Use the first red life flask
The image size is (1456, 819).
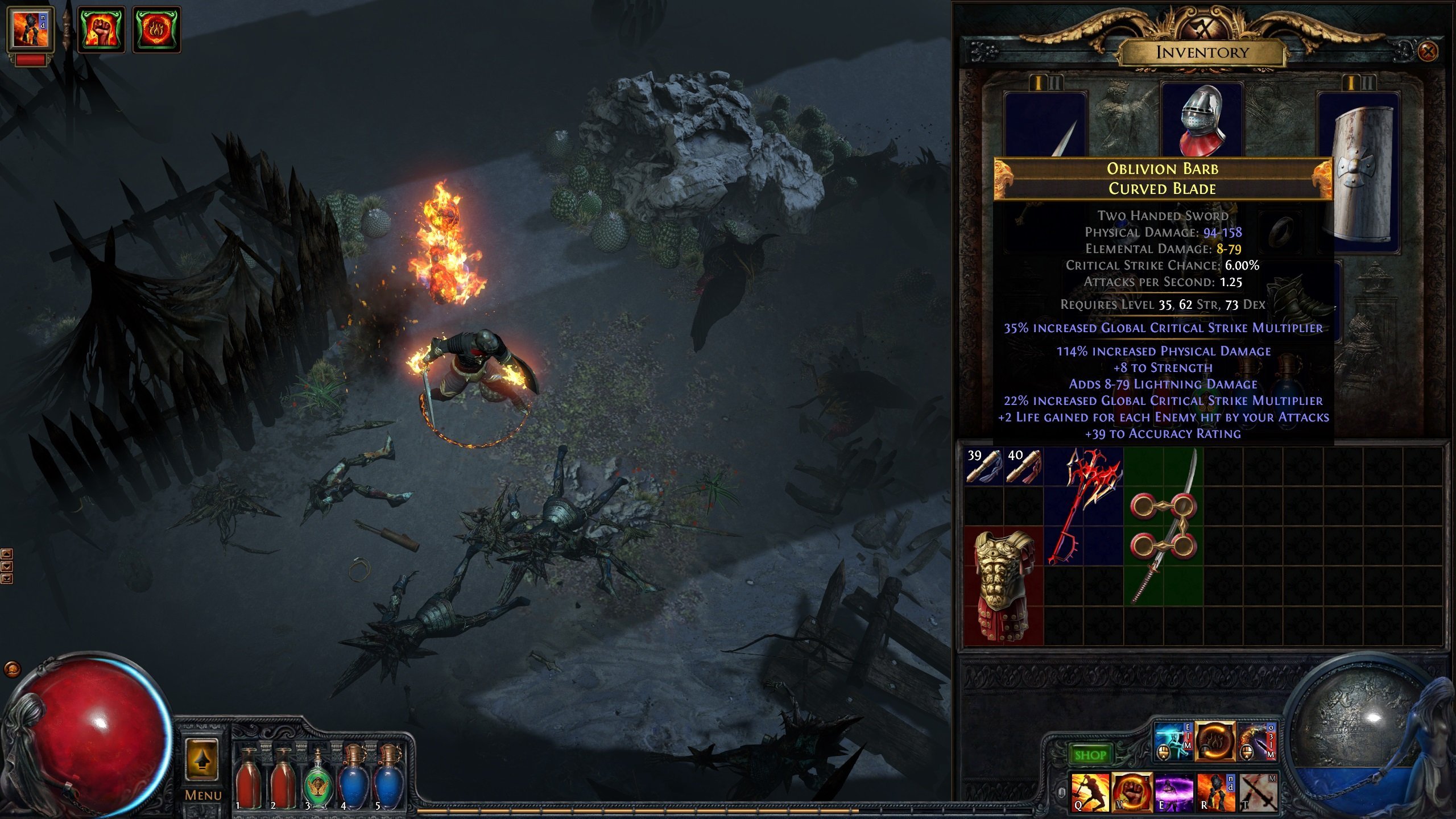point(248,779)
